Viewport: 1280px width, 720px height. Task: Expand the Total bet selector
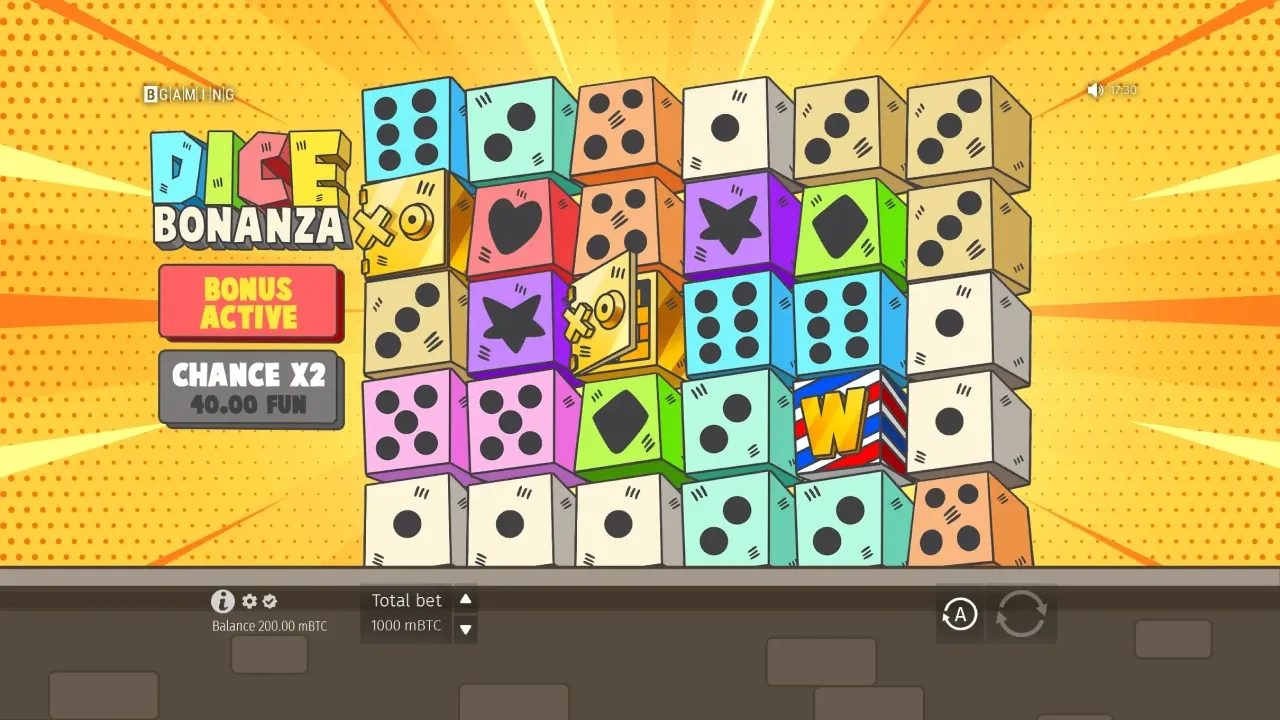(407, 600)
